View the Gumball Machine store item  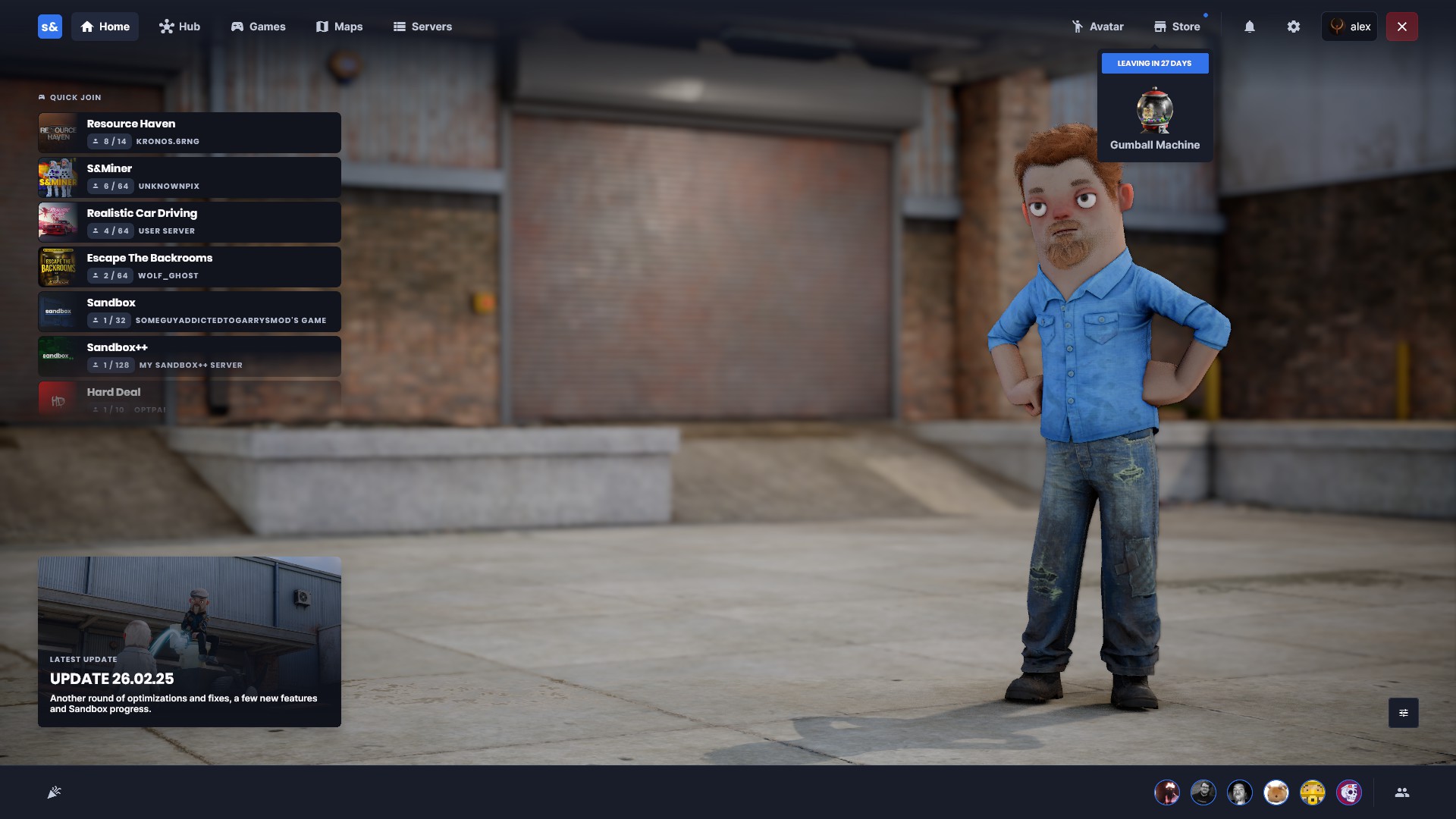tap(1154, 114)
